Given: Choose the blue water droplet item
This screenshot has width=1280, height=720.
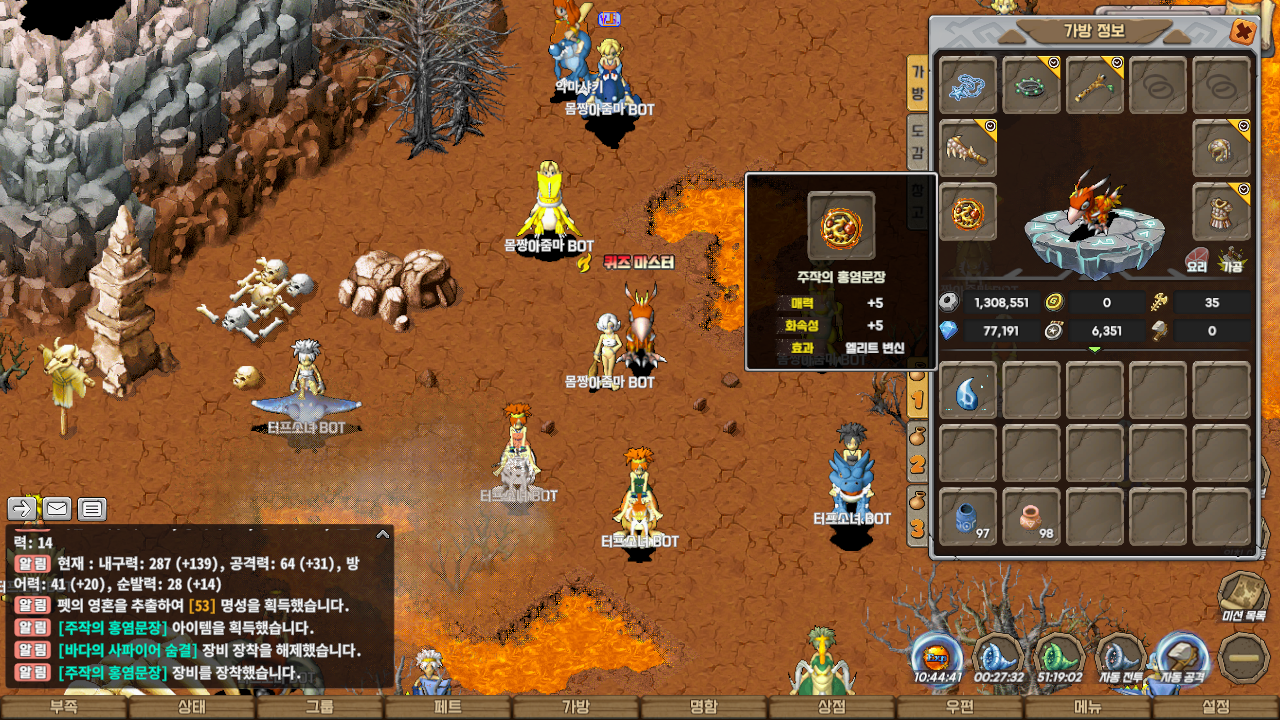Looking at the screenshot, I should (968, 391).
